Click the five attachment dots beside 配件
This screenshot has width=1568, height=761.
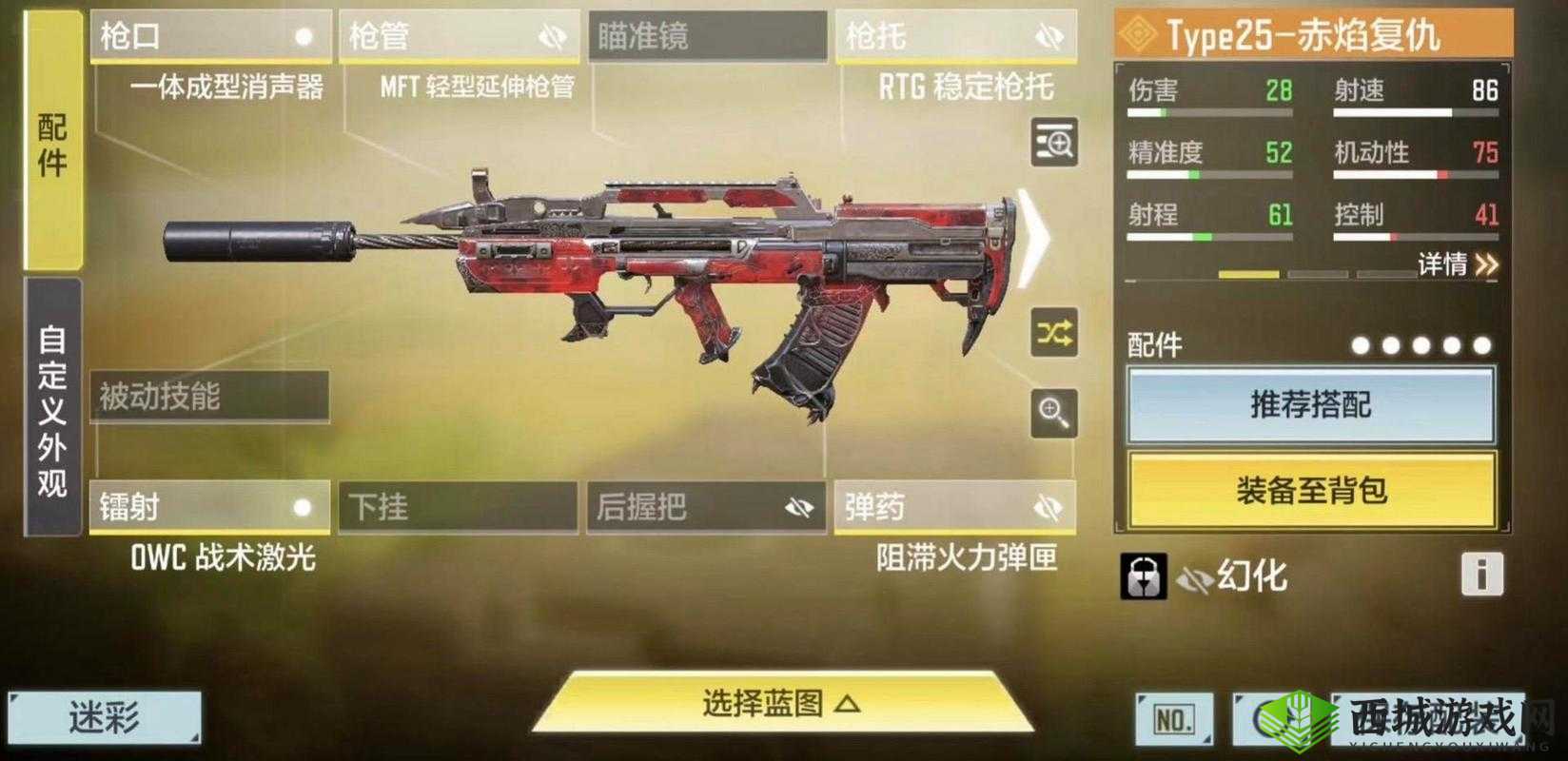pos(1423,346)
